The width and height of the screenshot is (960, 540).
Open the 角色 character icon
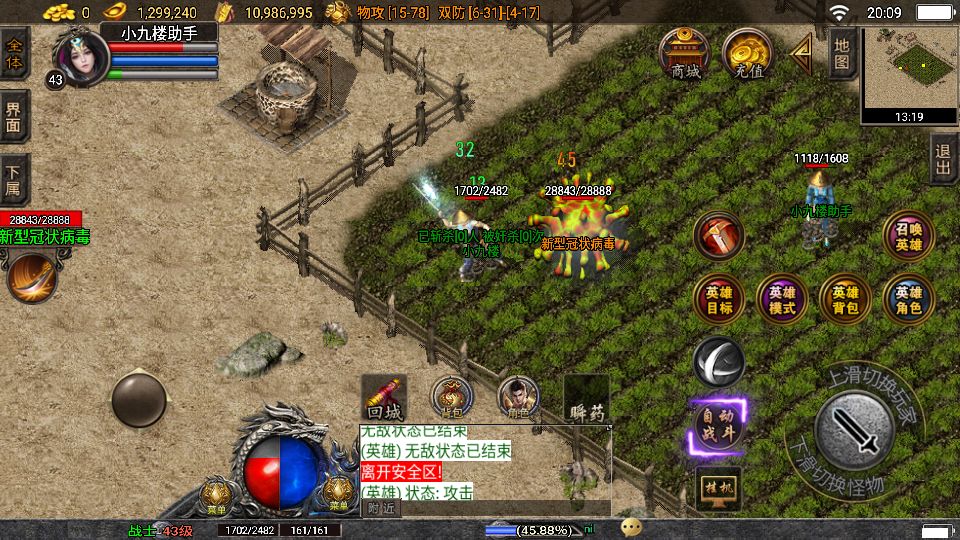518,398
